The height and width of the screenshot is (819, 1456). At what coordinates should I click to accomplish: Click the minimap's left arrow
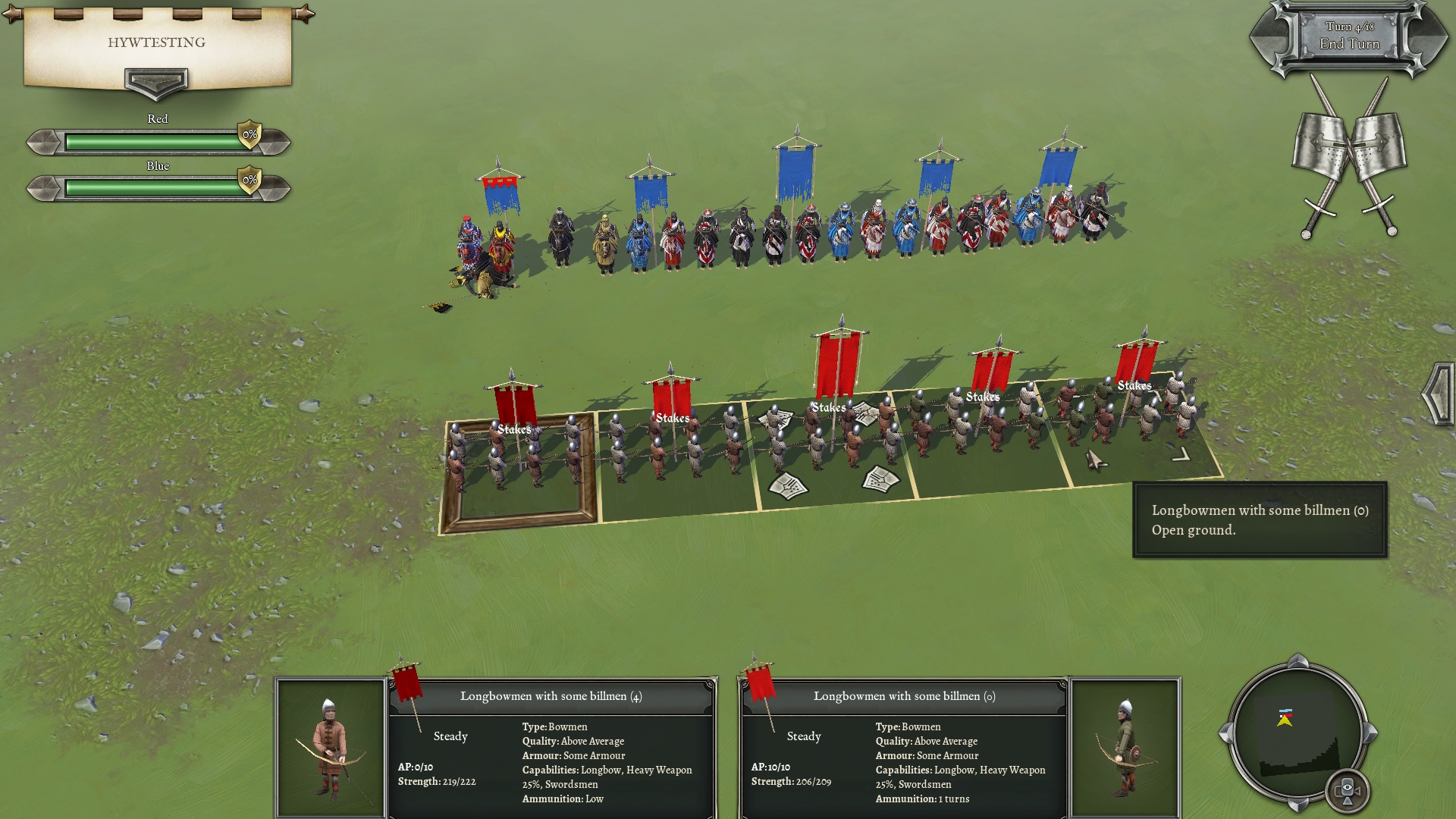coord(1225,734)
